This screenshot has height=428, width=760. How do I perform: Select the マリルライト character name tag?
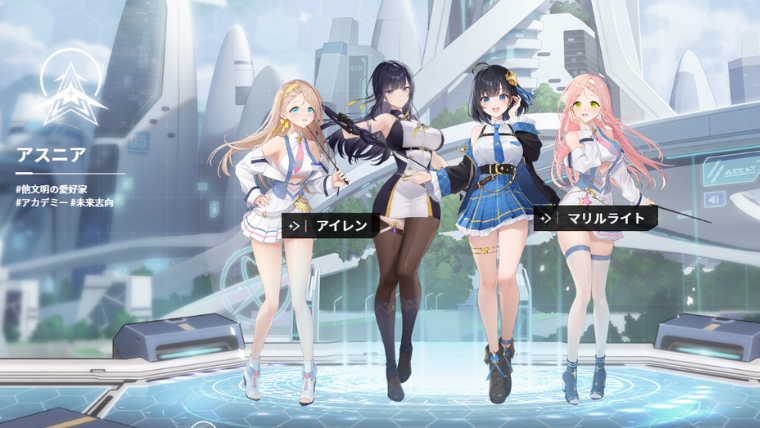click(594, 217)
